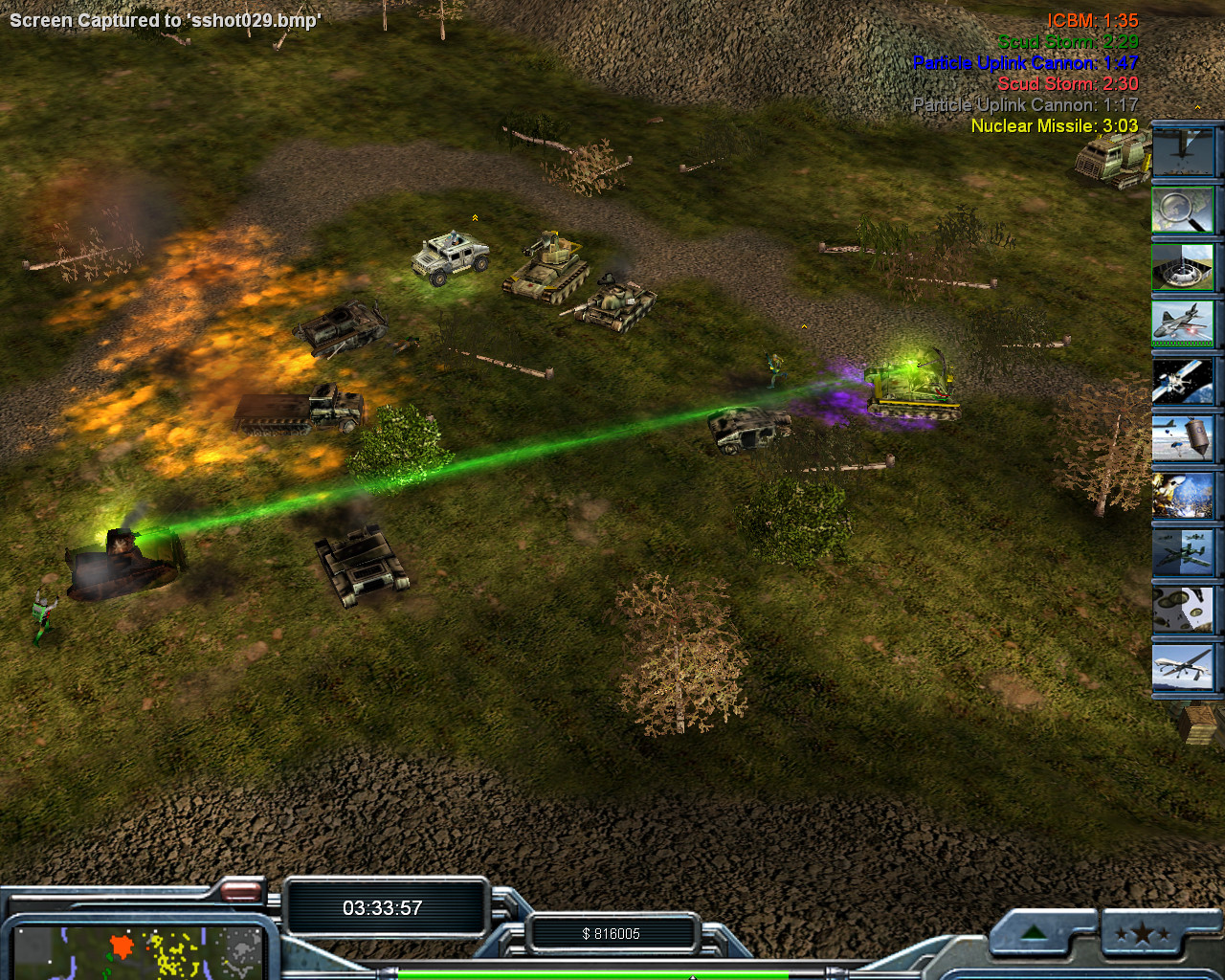Image resolution: width=1225 pixels, height=980 pixels.
Task: Launch the spy drone power
Action: pos(1183,666)
